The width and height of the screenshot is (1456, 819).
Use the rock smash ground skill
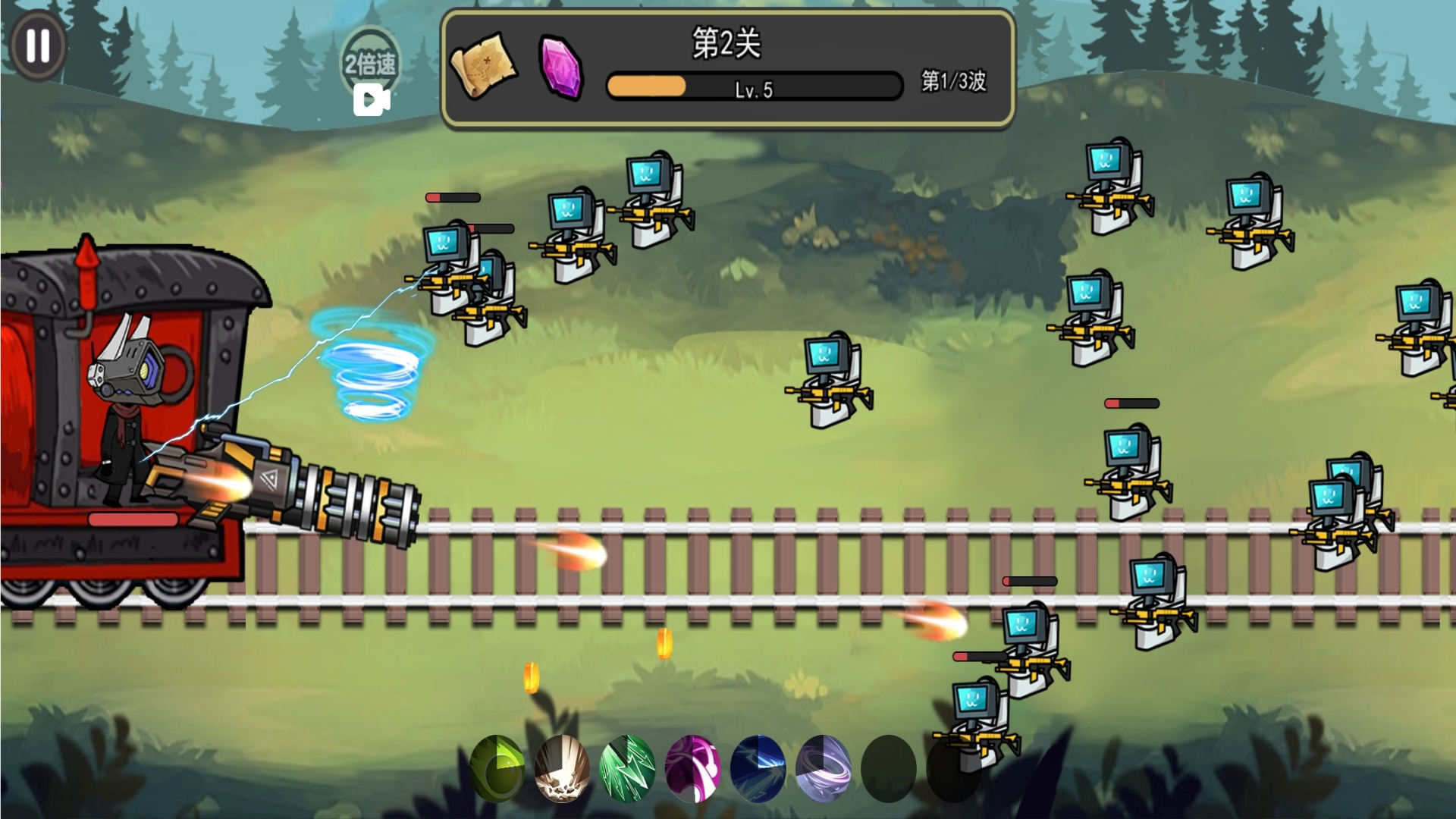click(562, 768)
